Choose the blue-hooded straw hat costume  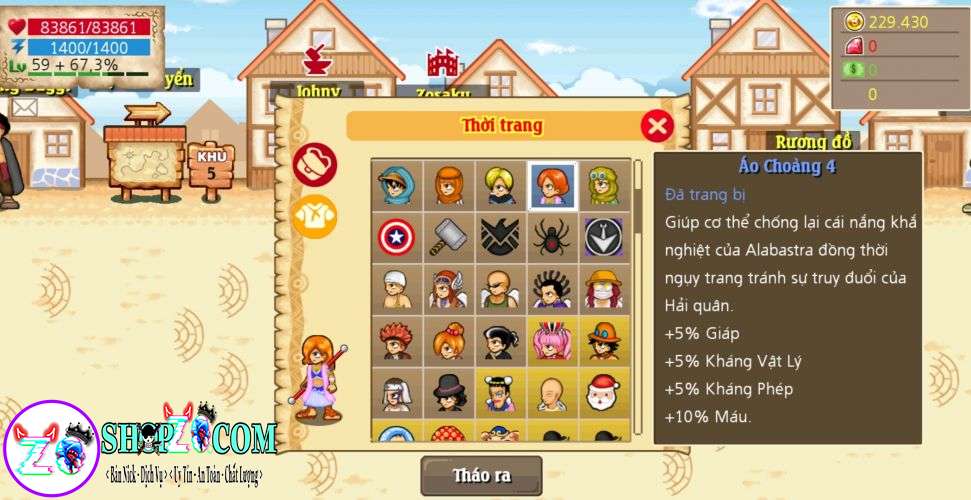click(x=396, y=185)
